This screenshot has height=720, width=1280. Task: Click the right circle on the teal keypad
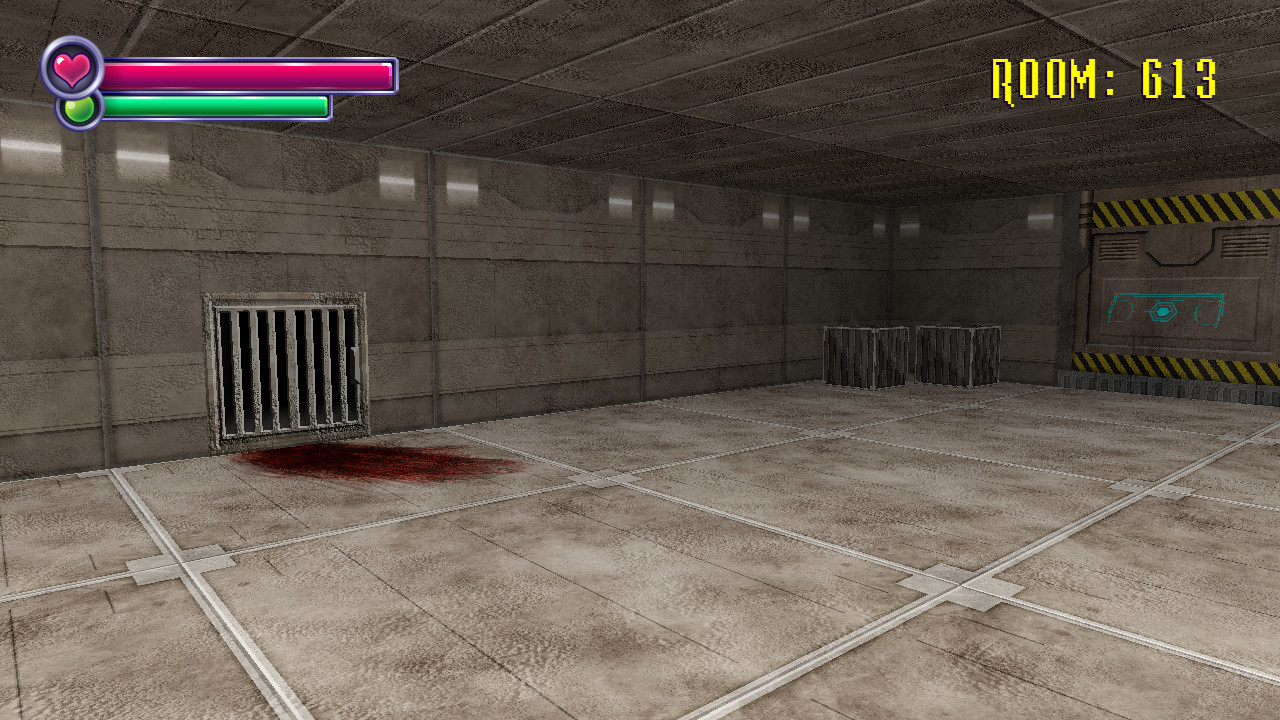pos(1208,313)
